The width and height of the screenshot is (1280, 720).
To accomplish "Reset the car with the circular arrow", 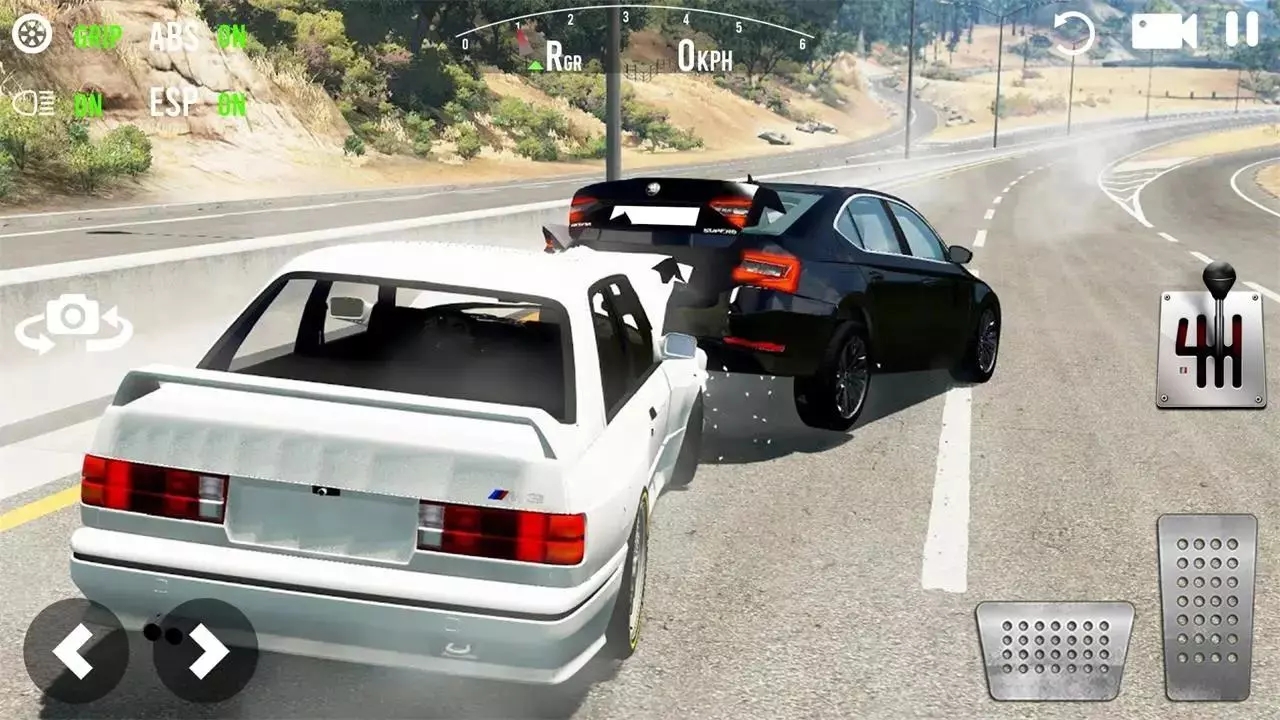I will click(x=1074, y=33).
